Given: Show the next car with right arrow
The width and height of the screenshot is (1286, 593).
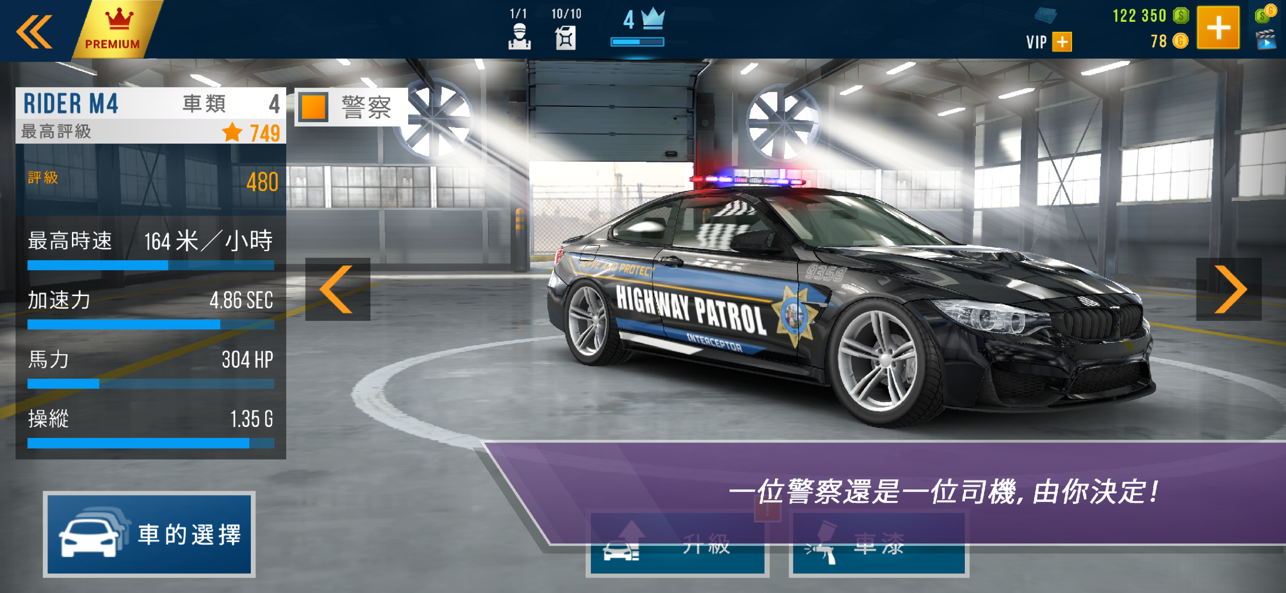Looking at the screenshot, I should tap(1228, 290).
